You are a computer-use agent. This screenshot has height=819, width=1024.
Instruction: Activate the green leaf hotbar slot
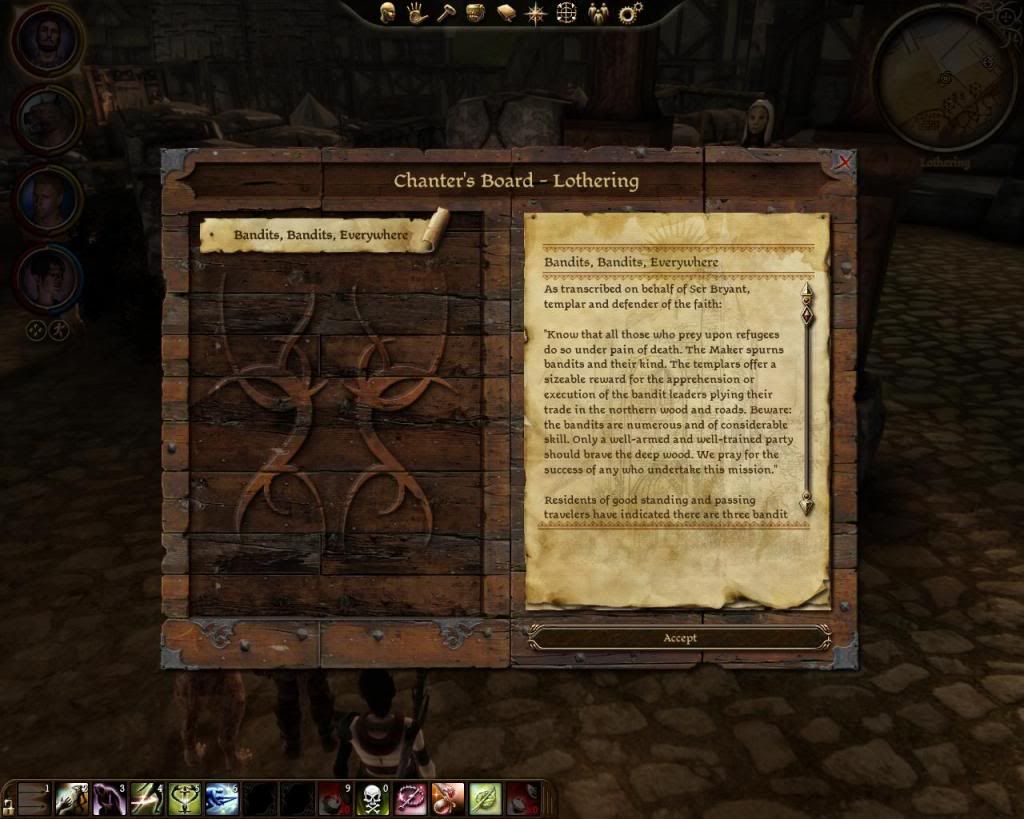pyautogui.click(x=484, y=799)
